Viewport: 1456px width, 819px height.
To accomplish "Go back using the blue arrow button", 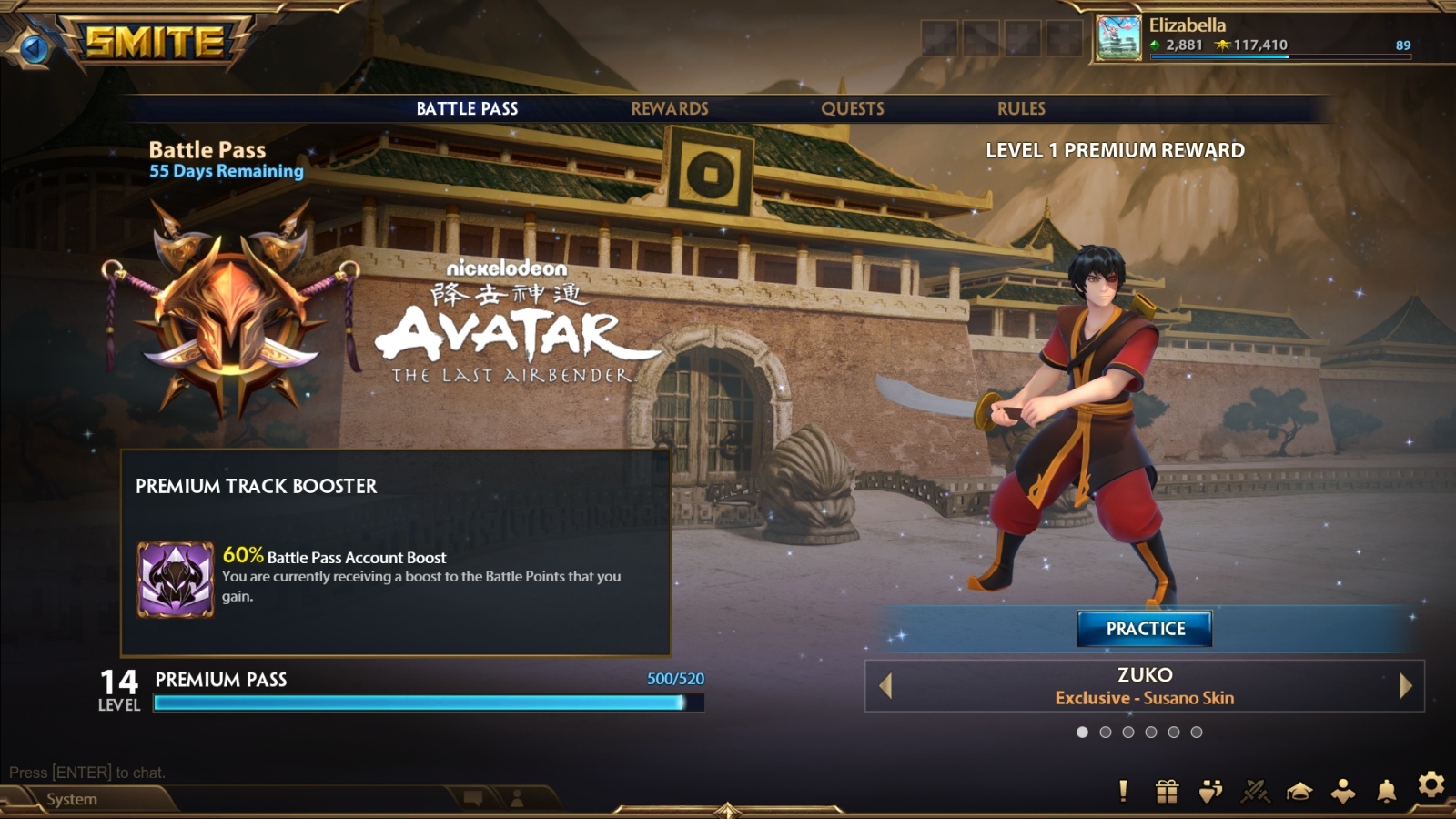I will tap(35, 47).
